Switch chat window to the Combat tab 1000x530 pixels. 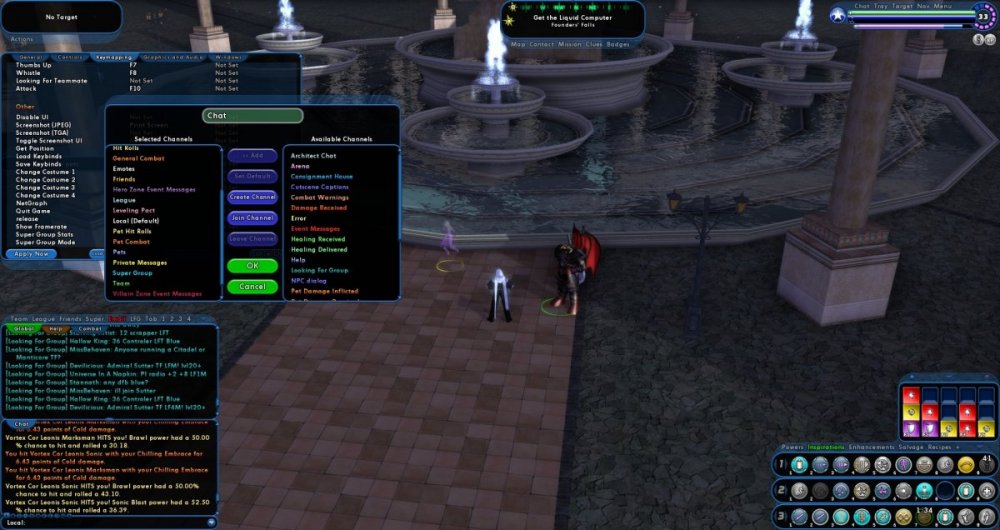coord(90,328)
